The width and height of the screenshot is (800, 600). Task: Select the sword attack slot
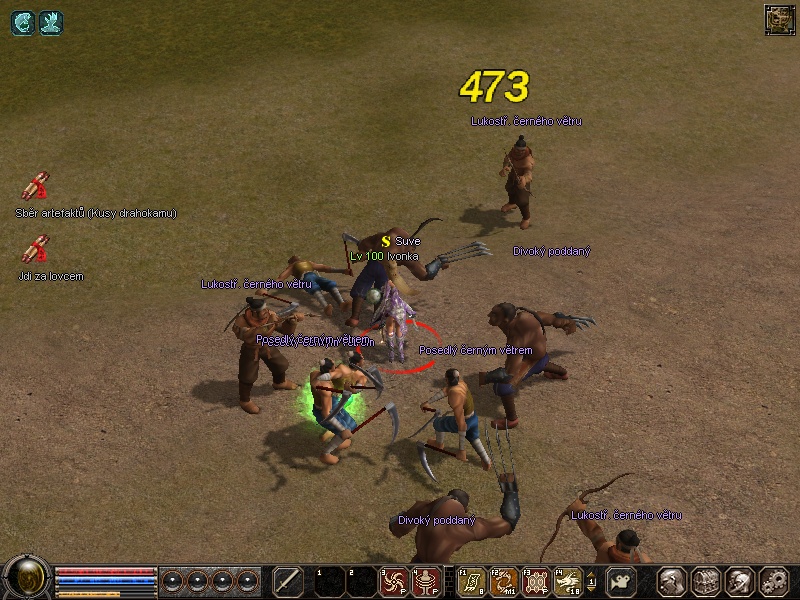(288, 581)
